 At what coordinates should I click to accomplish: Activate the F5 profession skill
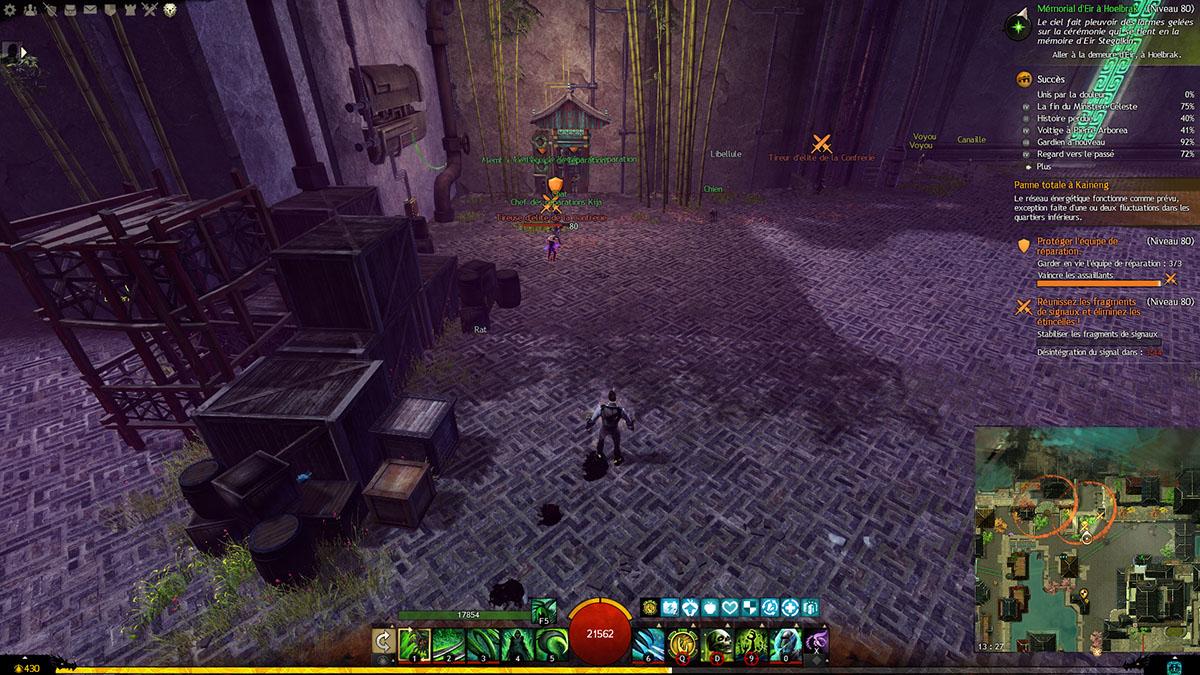[x=544, y=609]
